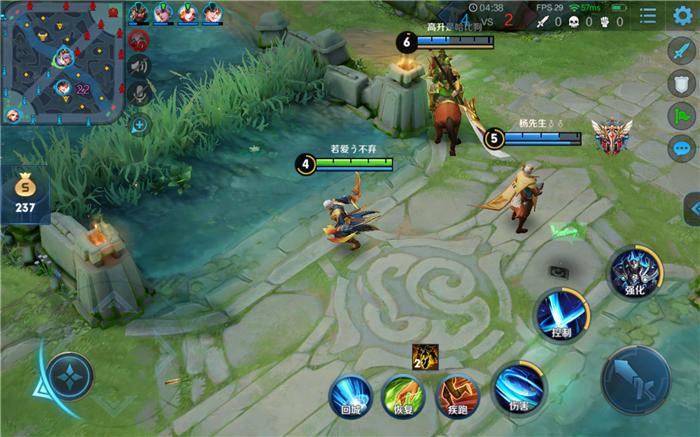
Task: Use the 回城 recall skill
Action: [350, 395]
